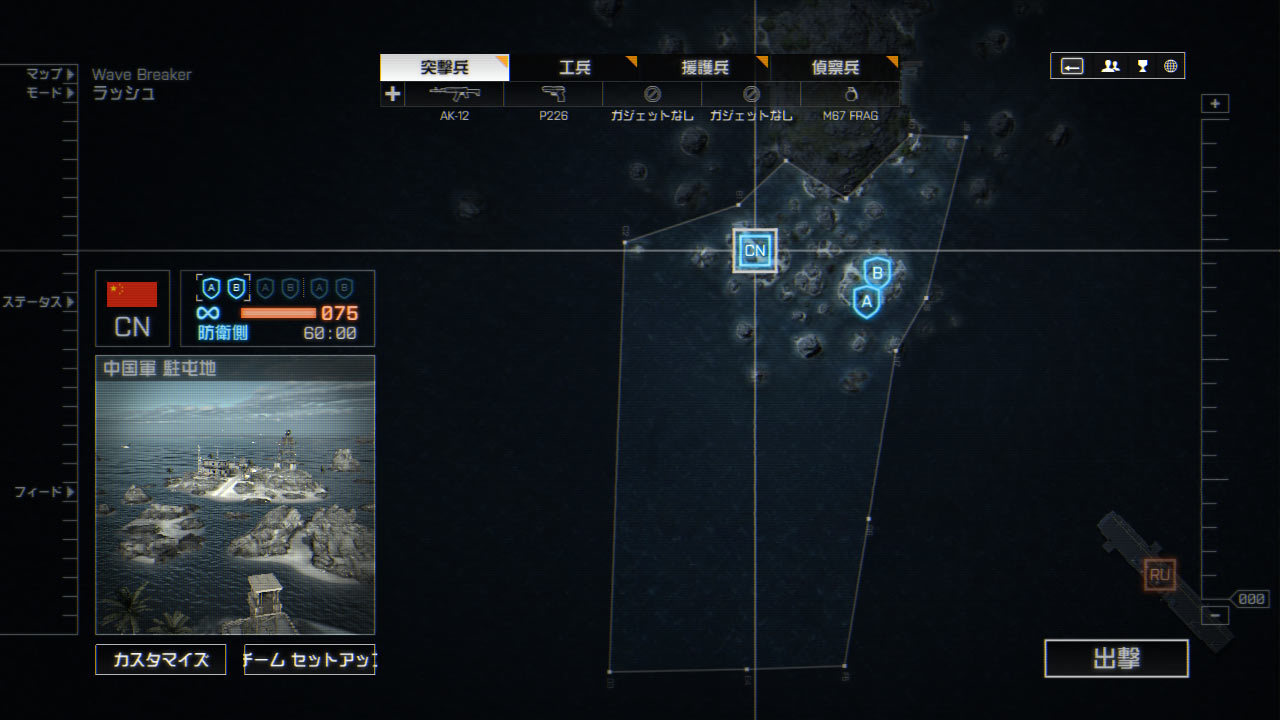Open the チーム セットアップ team setup
Screen dimensions: 1280x720
[309, 660]
